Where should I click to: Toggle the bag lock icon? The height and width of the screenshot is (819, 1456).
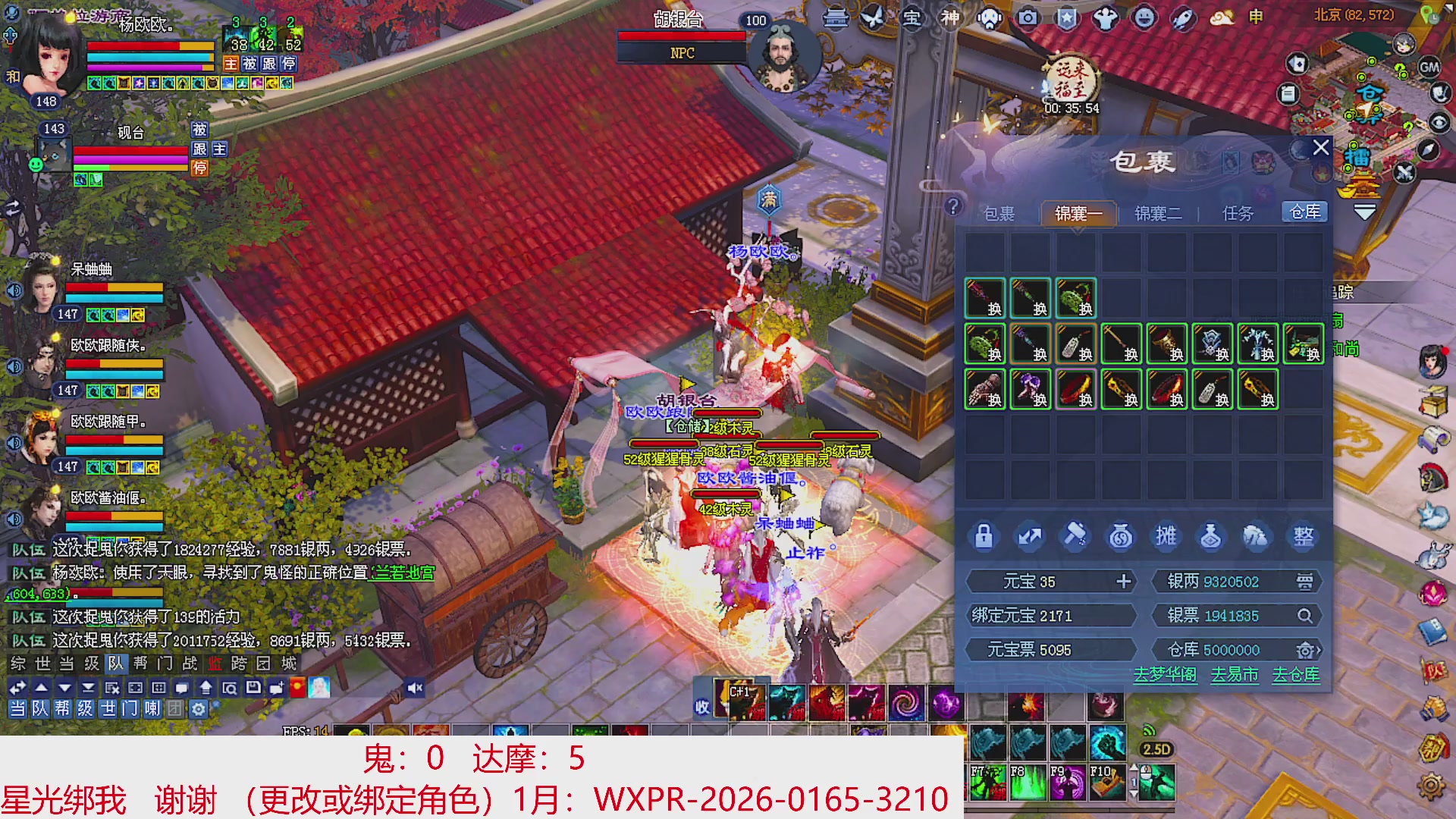tap(984, 536)
